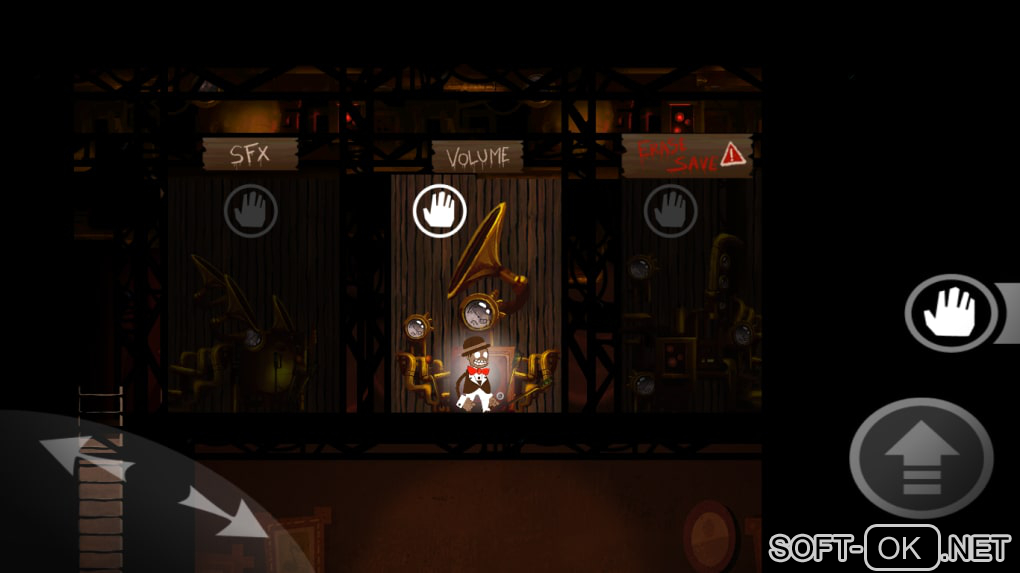Select the VOLUME wooden sign
Screen dimensions: 1020x573
[x=478, y=156]
